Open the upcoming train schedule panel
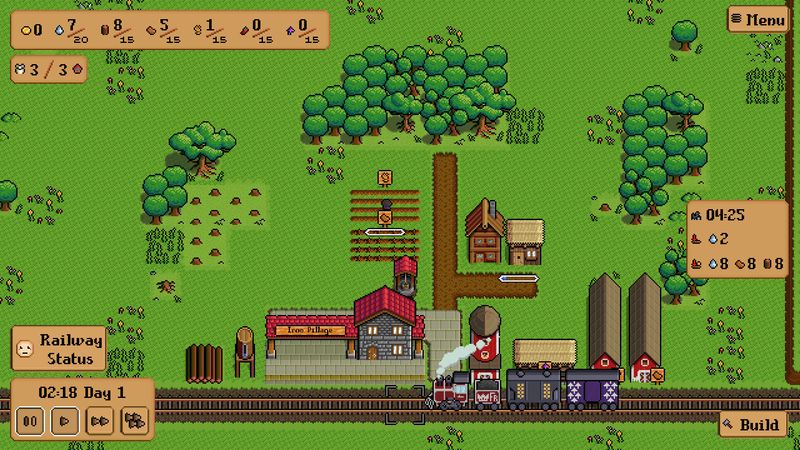Screen dimensions: 800x450 (737, 240)
